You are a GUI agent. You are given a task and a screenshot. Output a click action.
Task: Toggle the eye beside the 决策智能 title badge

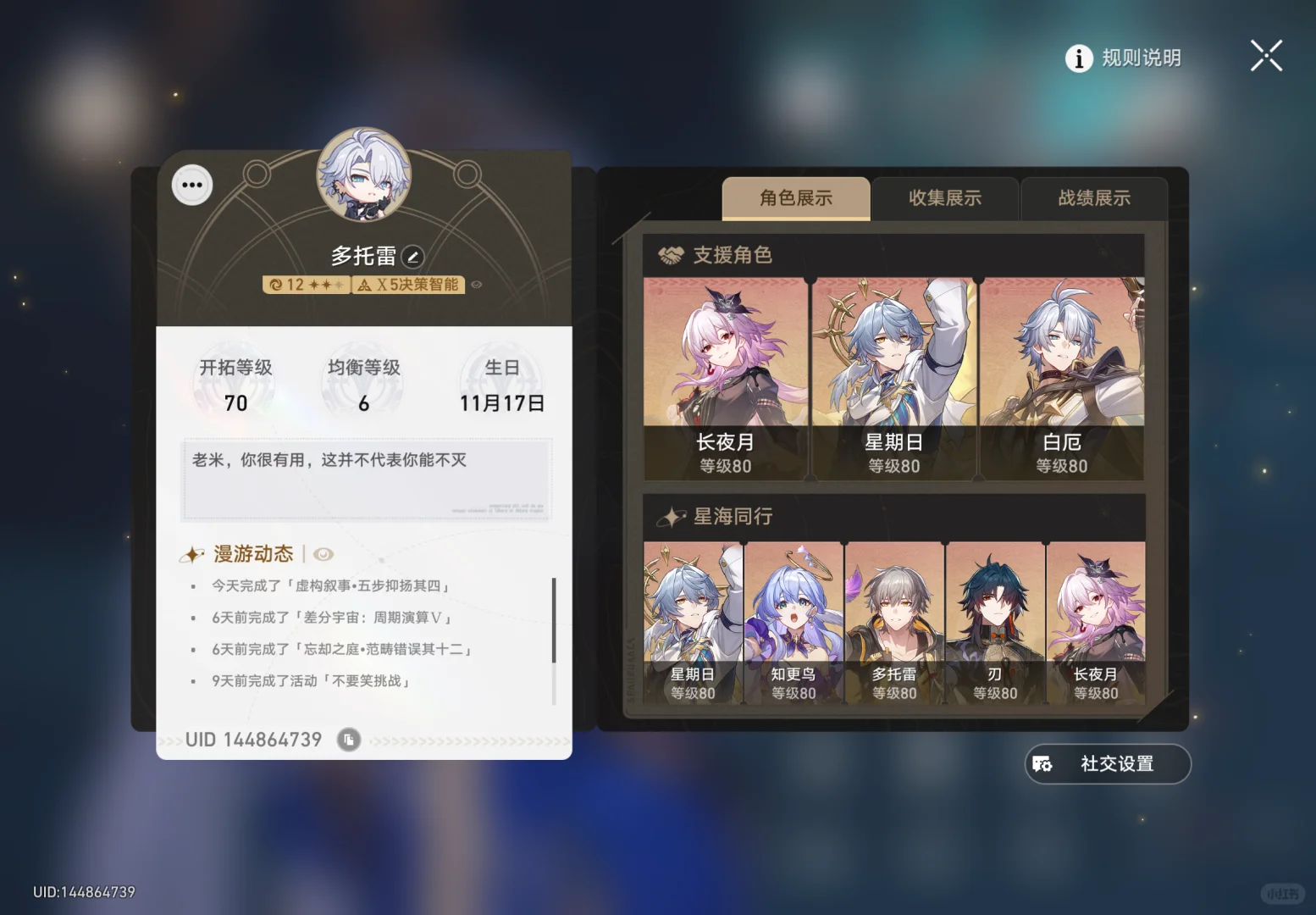pos(475,285)
